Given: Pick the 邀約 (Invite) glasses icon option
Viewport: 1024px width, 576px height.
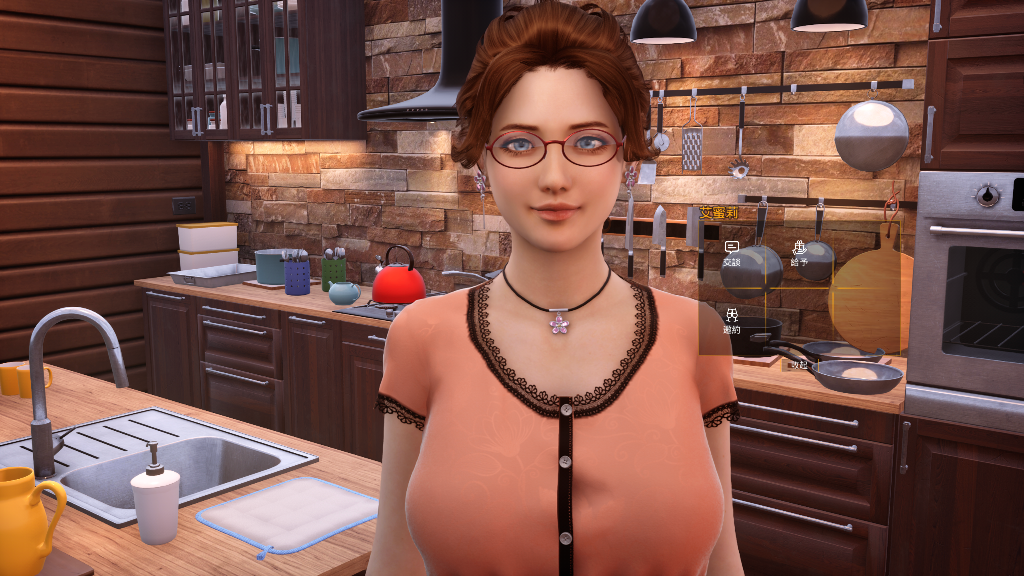Looking at the screenshot, I should pyautogui.click(x=732, y=320).
